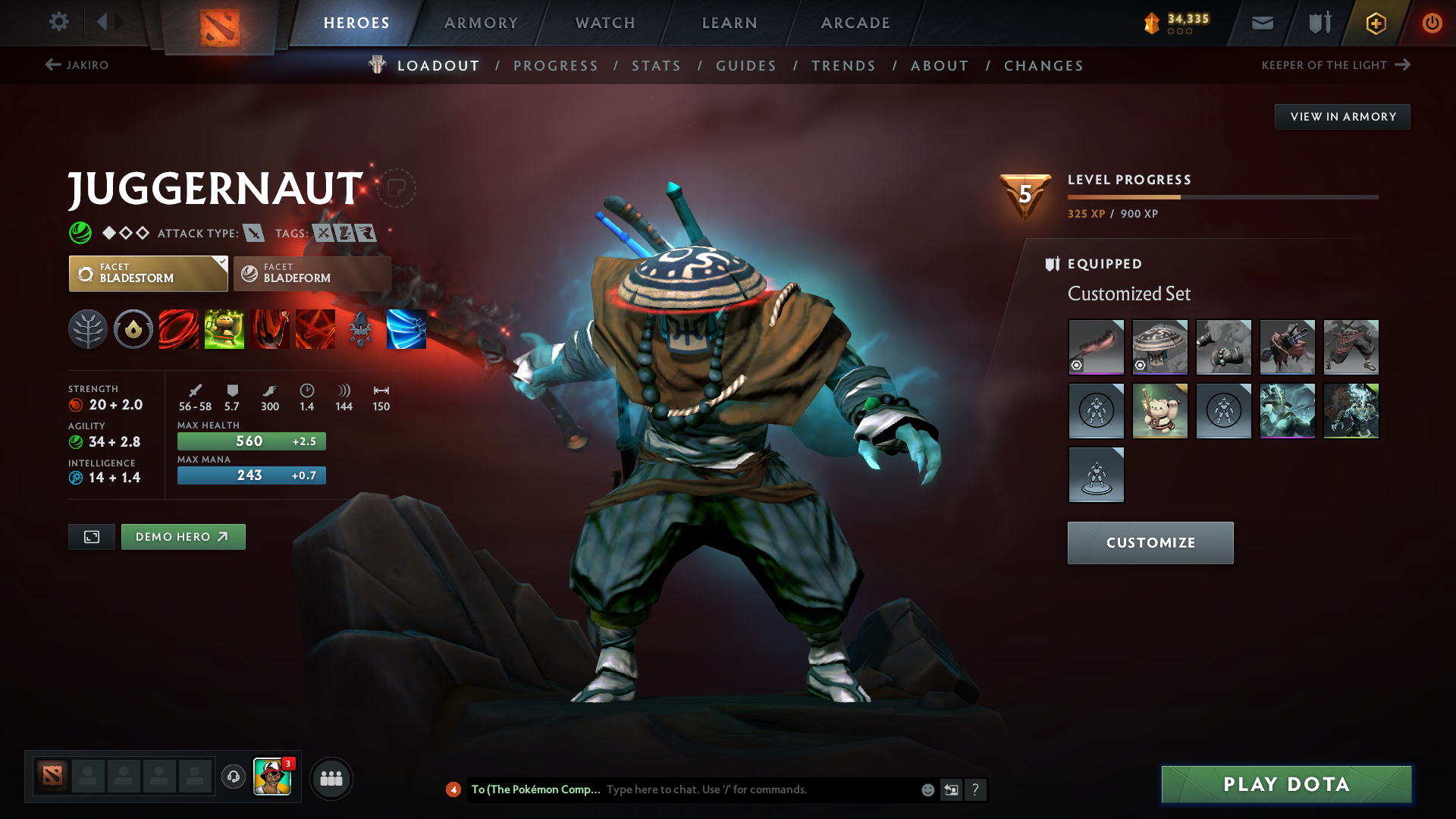
Task: Open the settings gear icon
Action: point(58,22)
